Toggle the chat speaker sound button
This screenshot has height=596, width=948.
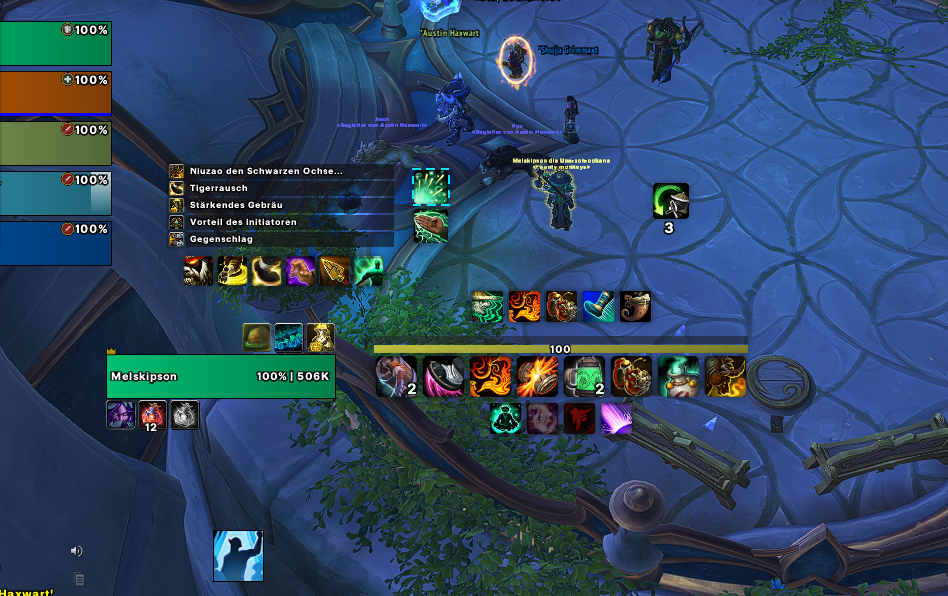coord(76,550)
